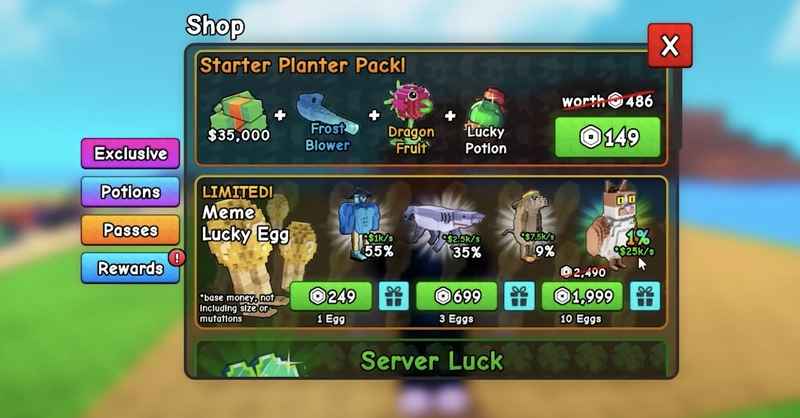Gift 3 eggs using the gift button
The image size is (800, 418).
point(519,297)
